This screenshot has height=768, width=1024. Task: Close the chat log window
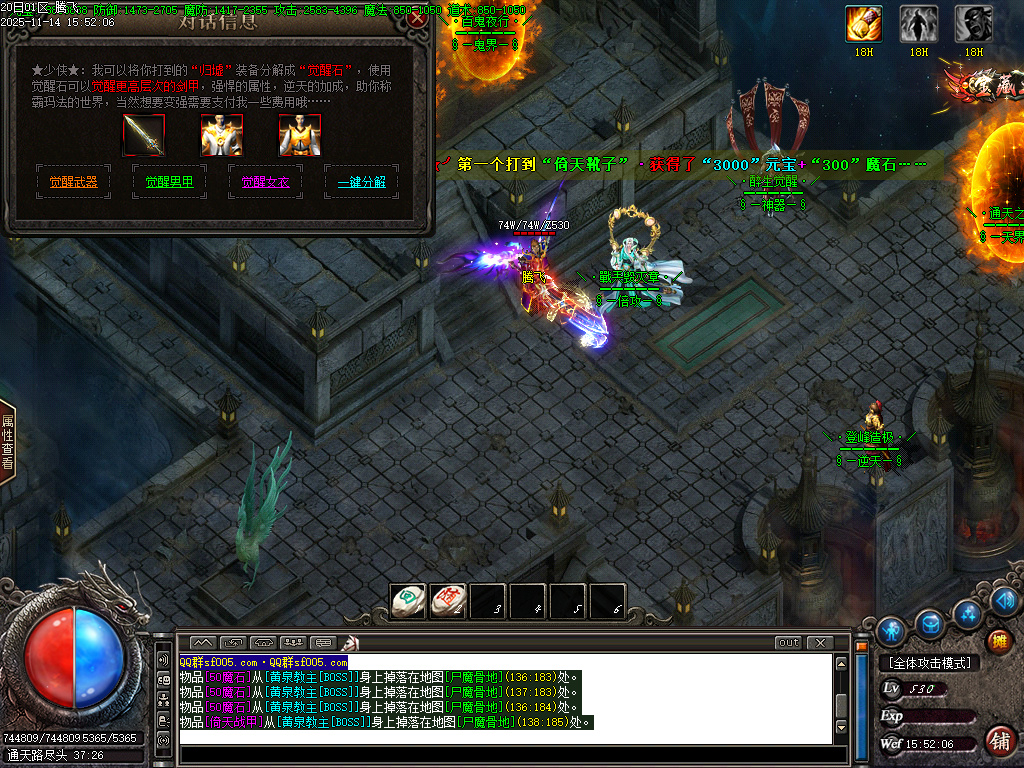pyautogui.click(x=819, y=642)
